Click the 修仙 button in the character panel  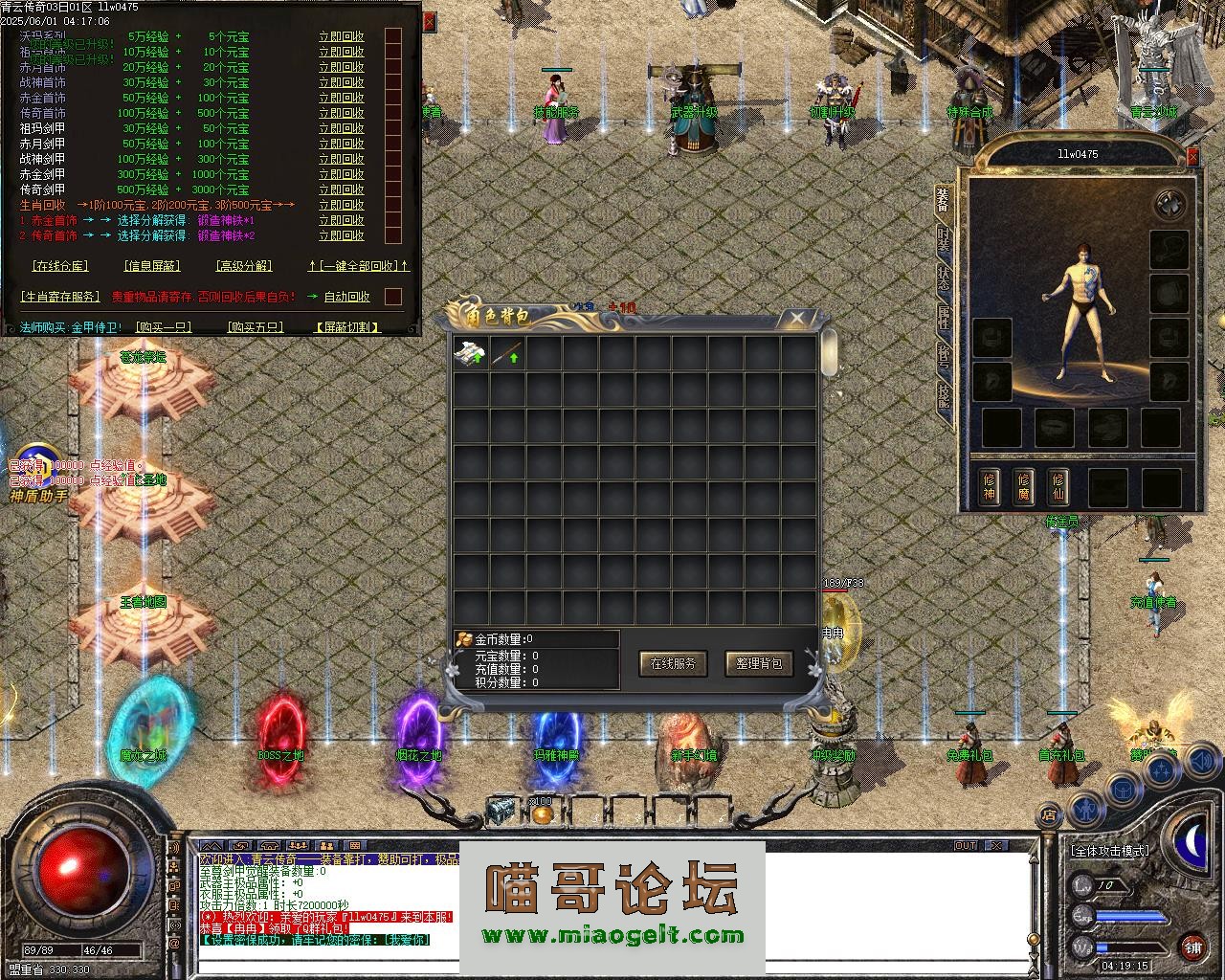point(1058,486)
